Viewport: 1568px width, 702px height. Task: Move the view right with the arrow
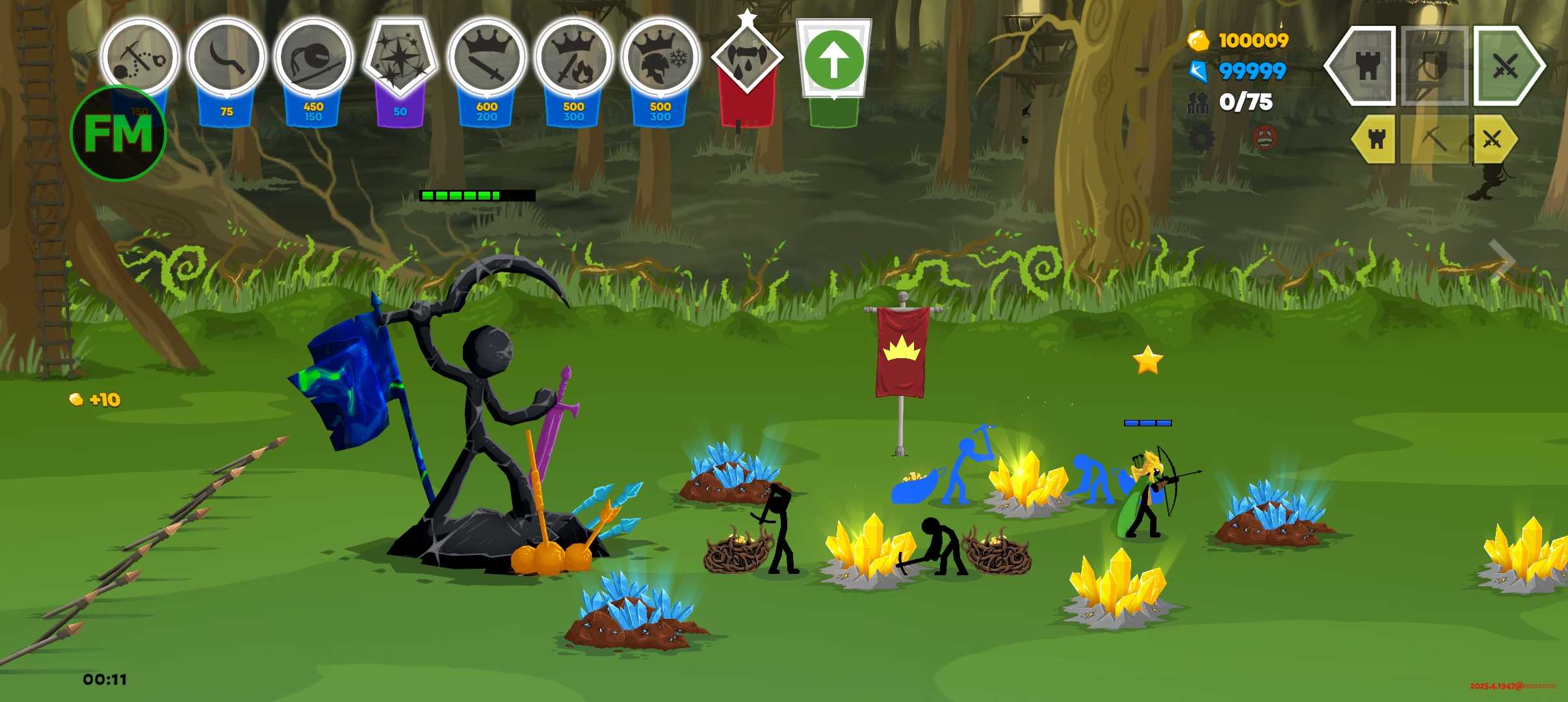(1502, 260)
